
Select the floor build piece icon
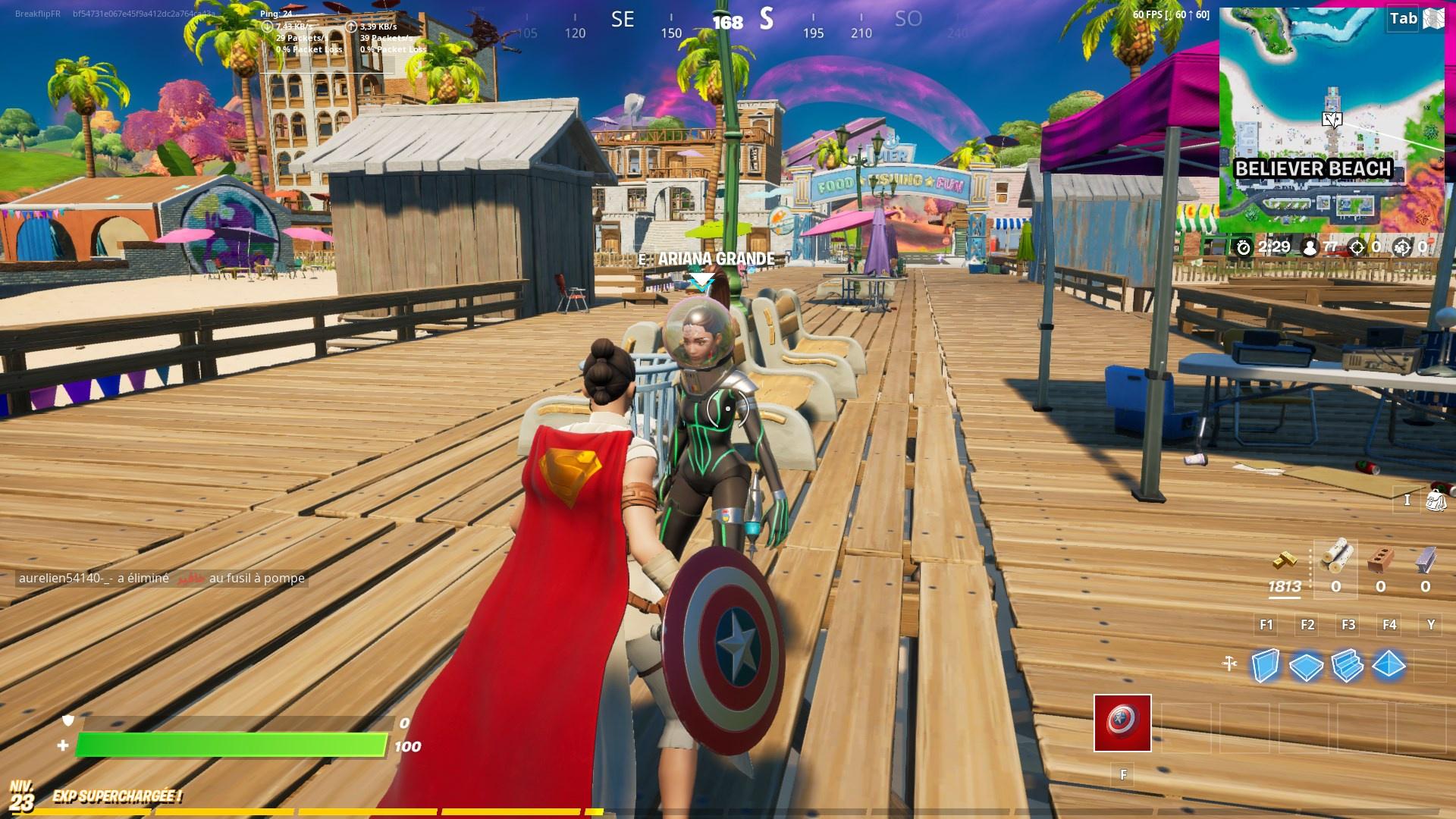1306,666
